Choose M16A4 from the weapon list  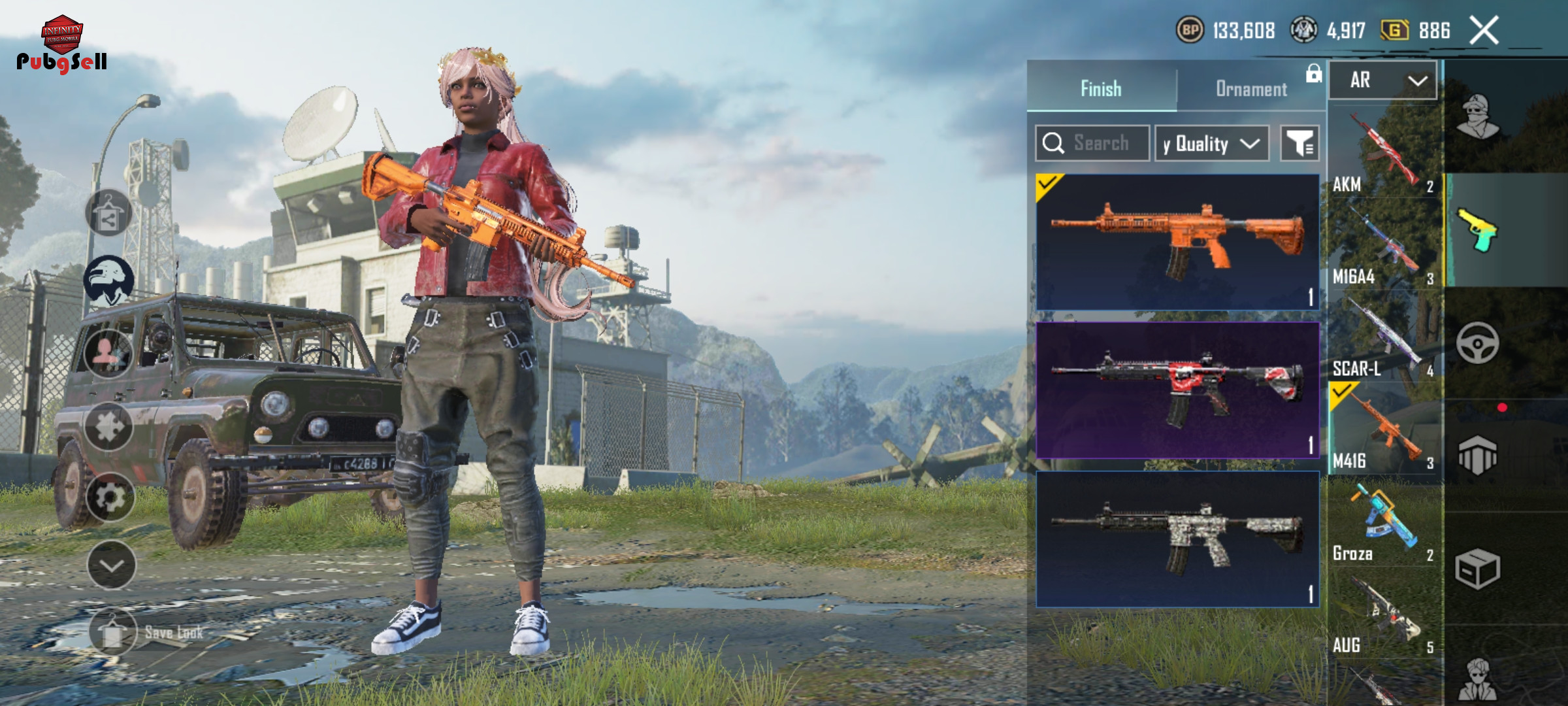(1384, 247)
